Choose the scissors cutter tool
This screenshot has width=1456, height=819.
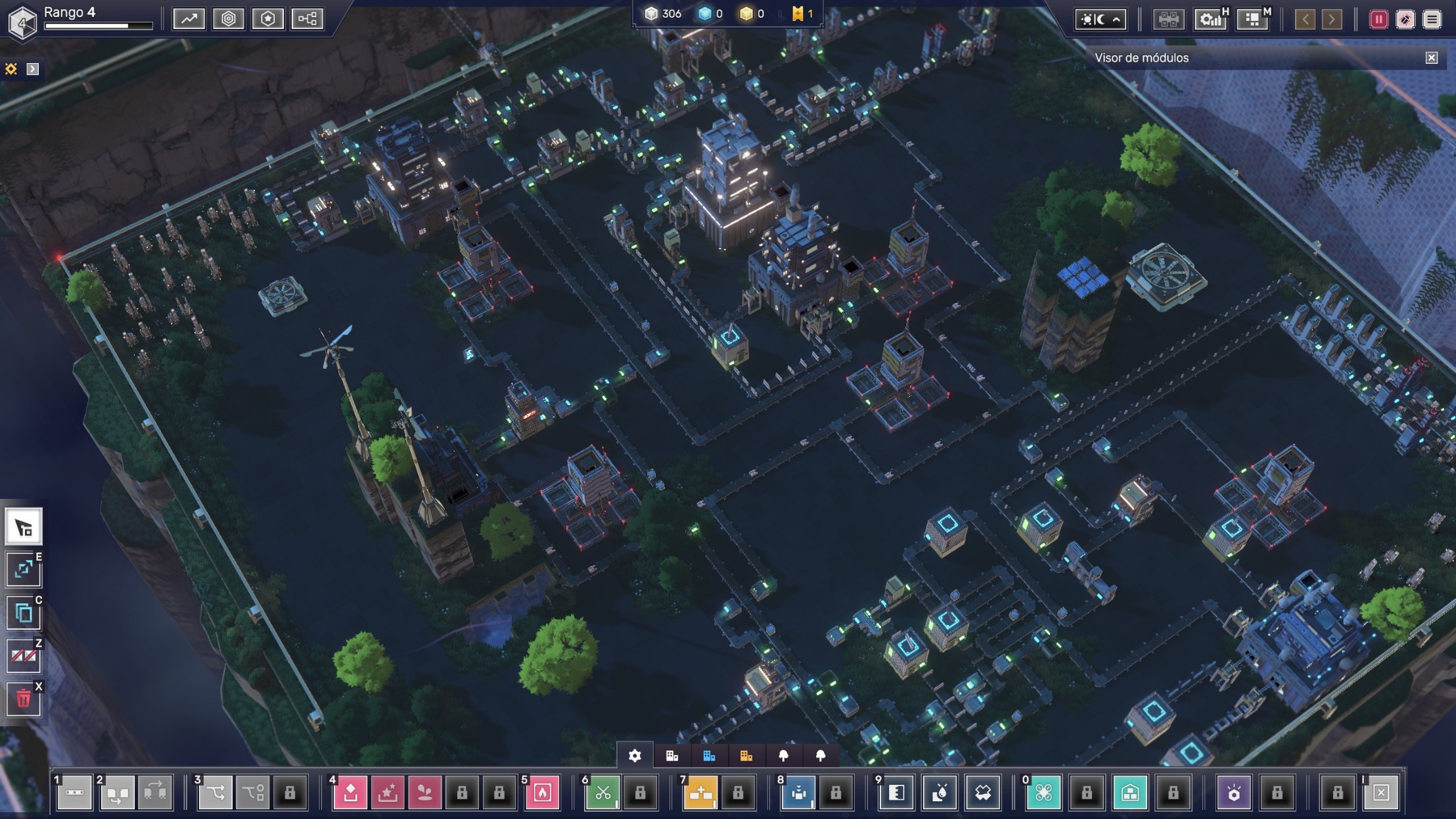[603, 793]
